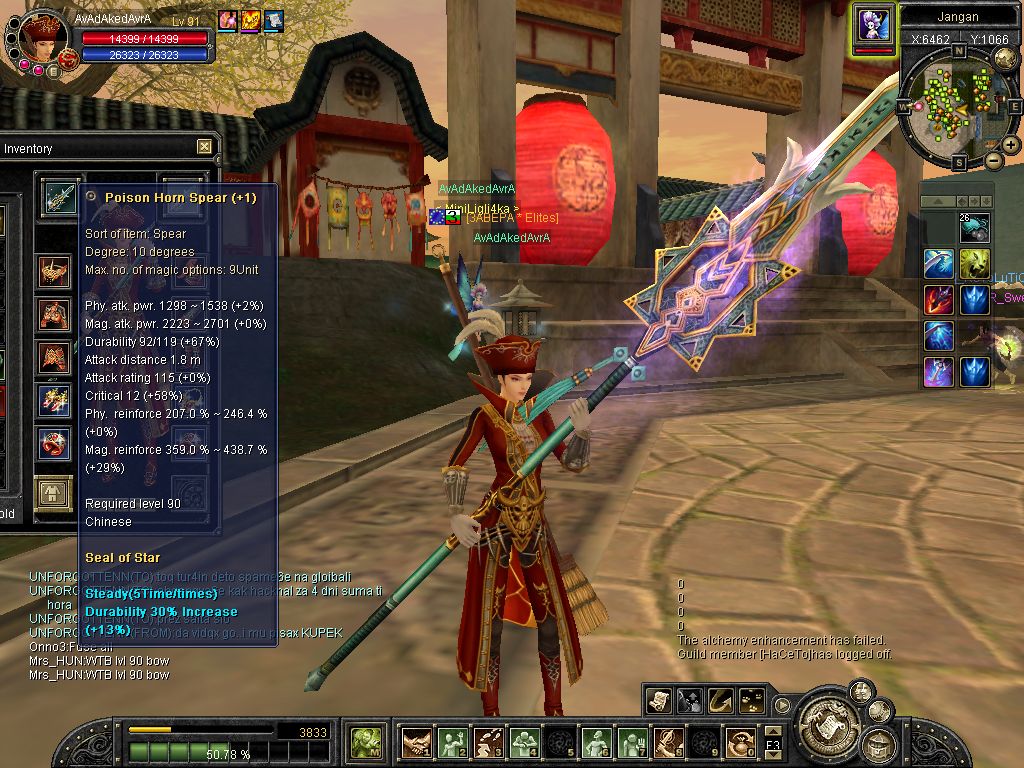Viewport: 1024px width, 768px height.
Task: Zoom in the minimap with plus button
Action: click(1010, 145)
